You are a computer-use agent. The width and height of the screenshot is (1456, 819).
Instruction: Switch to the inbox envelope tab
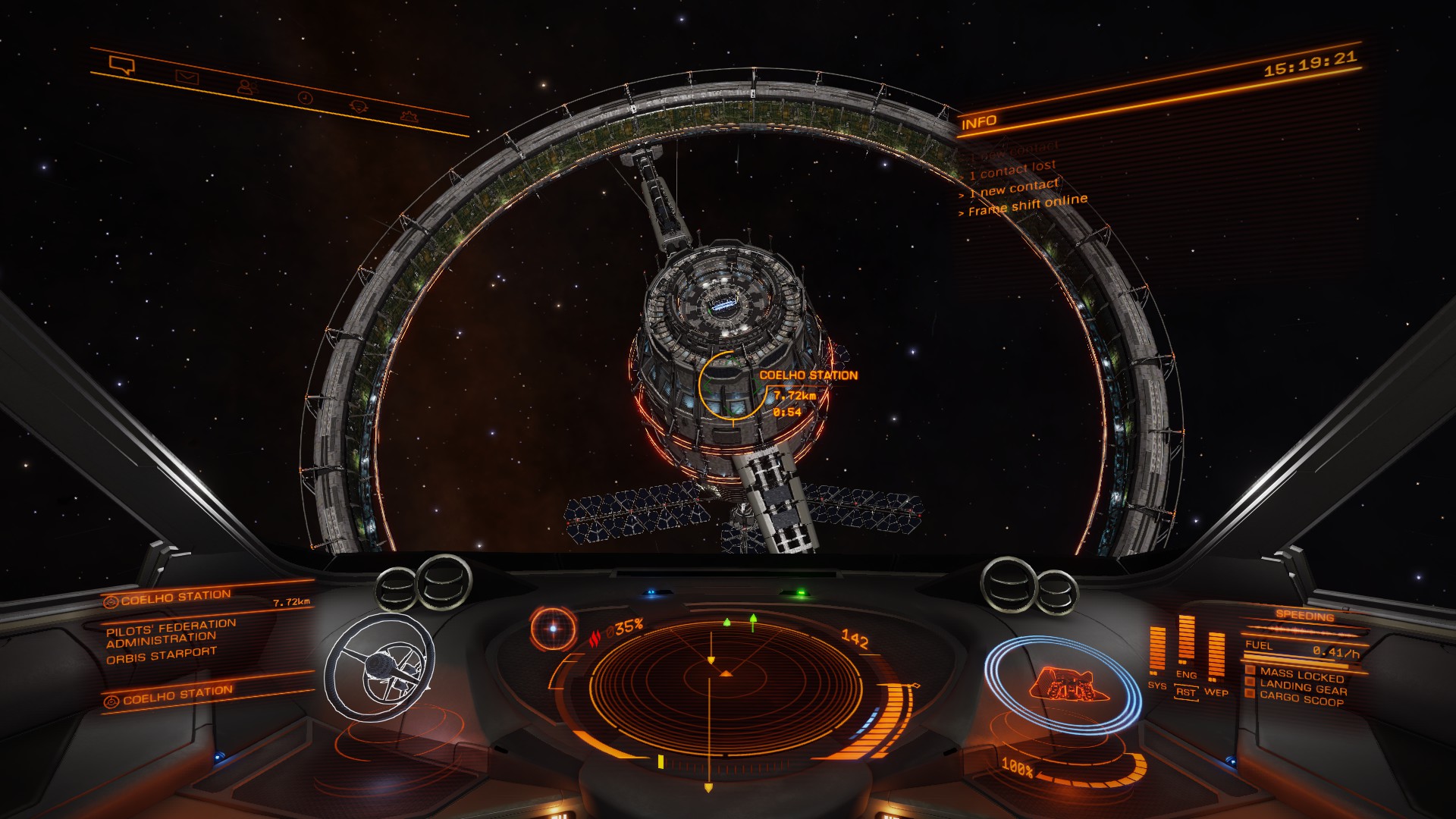pyautogui.click(x=187, y=77)
